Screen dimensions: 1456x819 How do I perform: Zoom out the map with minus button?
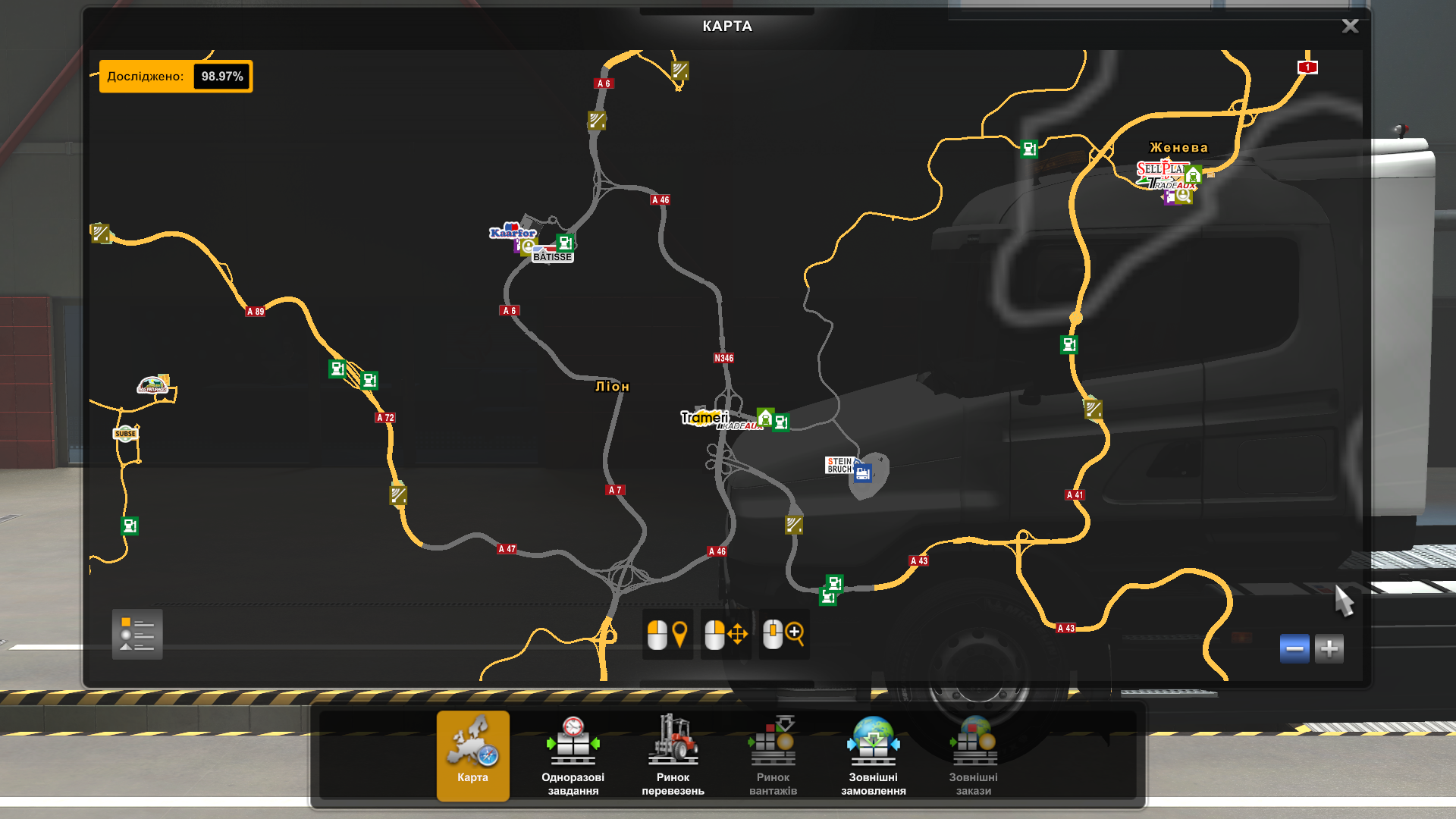pyautogui.click(x=1294, y=649)
